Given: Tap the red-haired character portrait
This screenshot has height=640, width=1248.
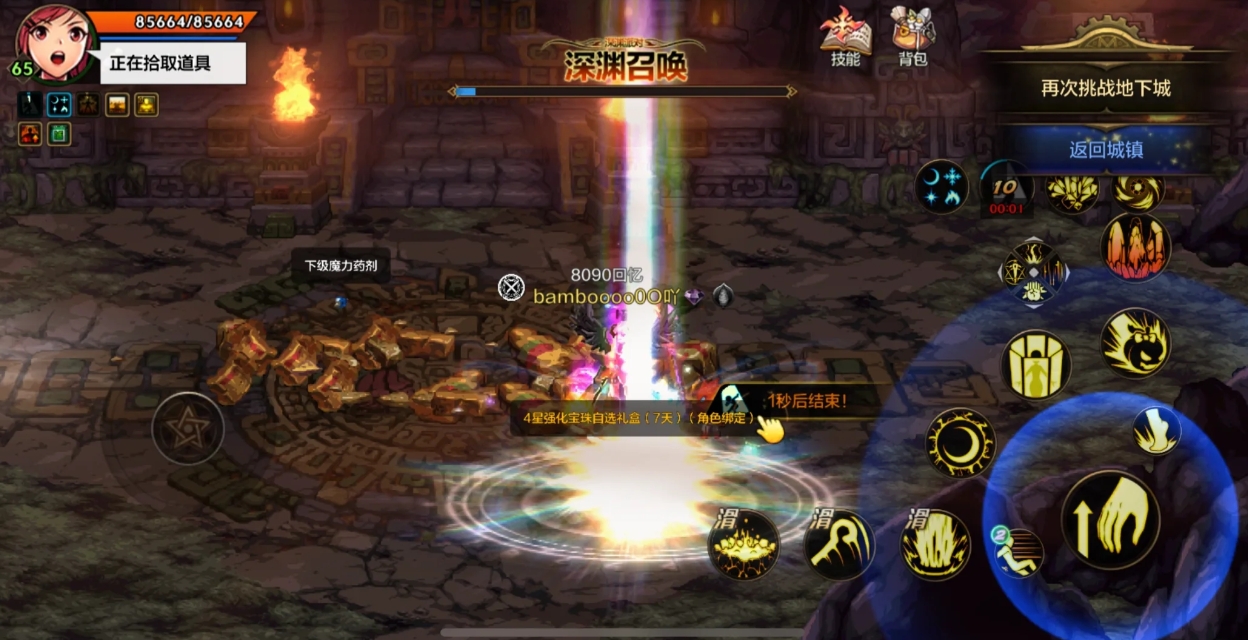Looking at the screenshot, I should pyautogui.click(x=52, y=42).
